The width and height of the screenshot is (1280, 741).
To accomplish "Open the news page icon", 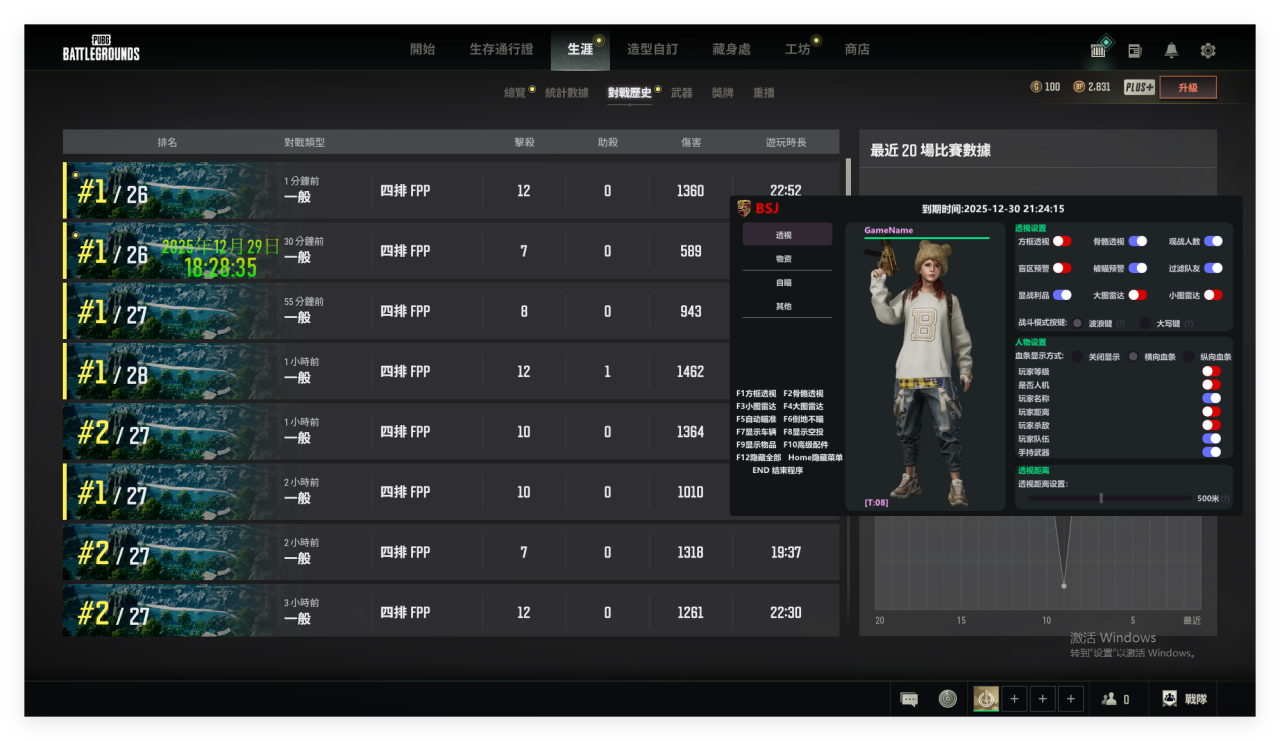I will click(1135, 50).
